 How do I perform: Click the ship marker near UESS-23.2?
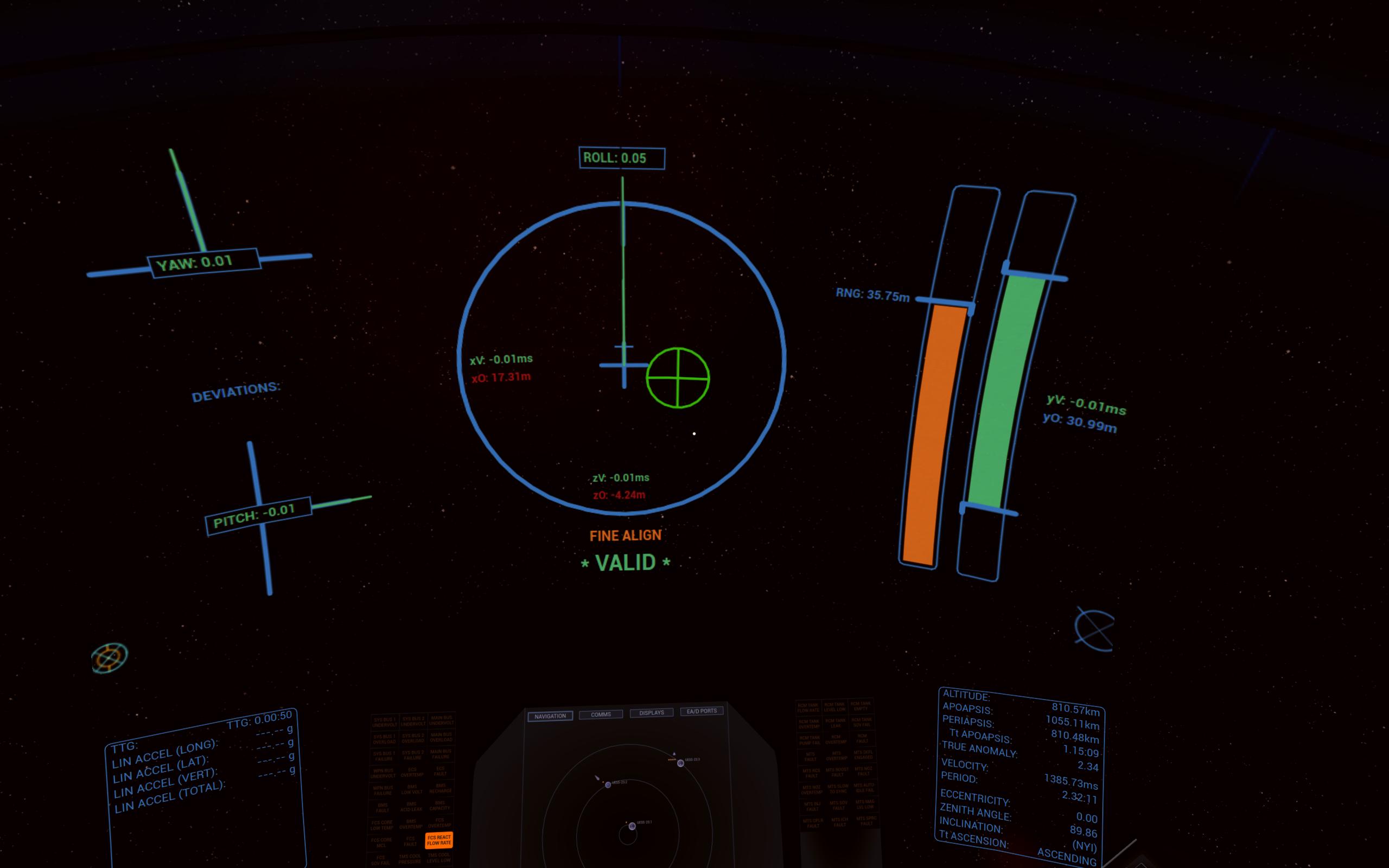pyautogui.click(x=597, y=777)
